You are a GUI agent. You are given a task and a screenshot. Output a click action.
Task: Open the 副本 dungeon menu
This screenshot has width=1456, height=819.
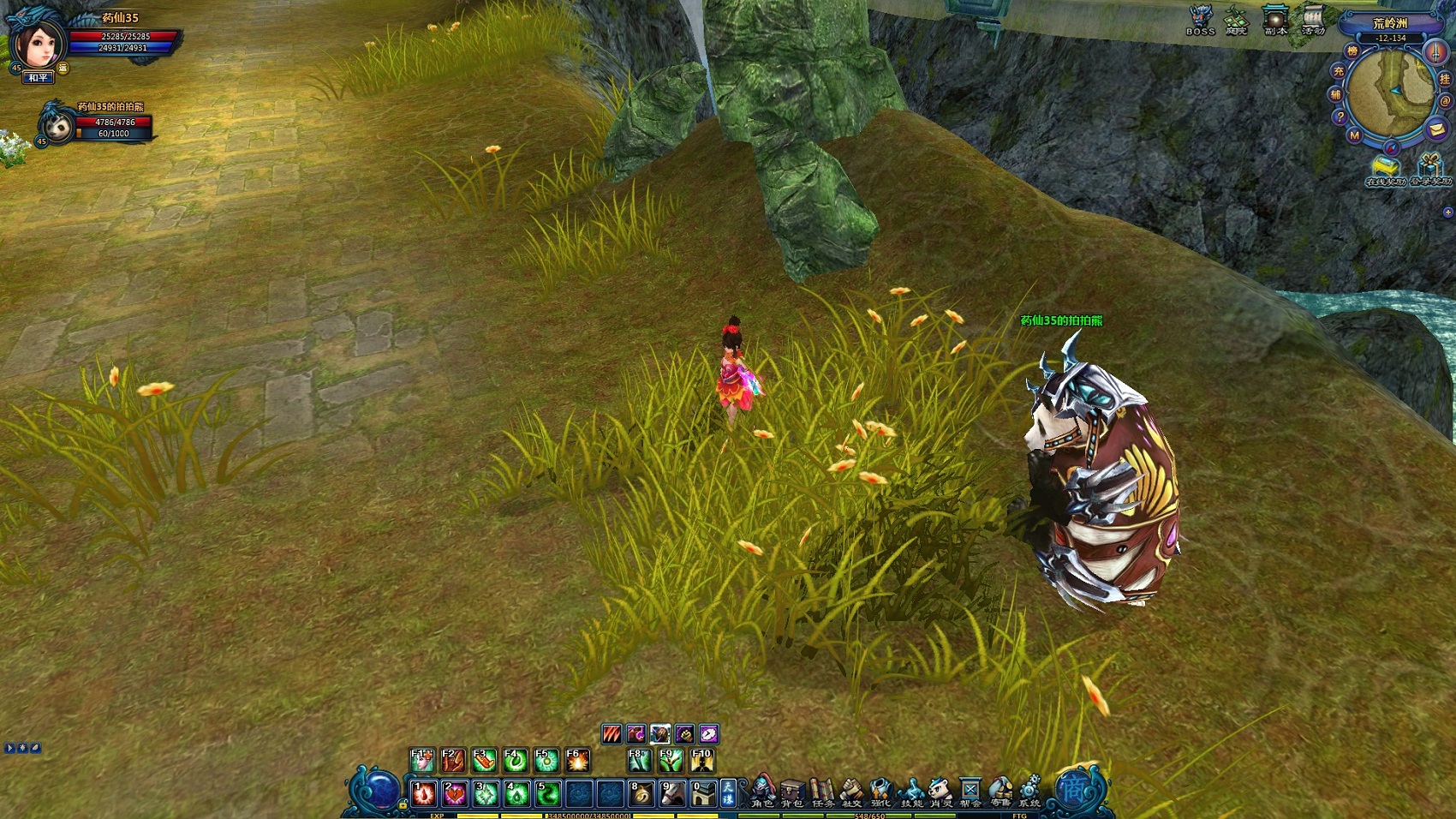coord(1275,19)
